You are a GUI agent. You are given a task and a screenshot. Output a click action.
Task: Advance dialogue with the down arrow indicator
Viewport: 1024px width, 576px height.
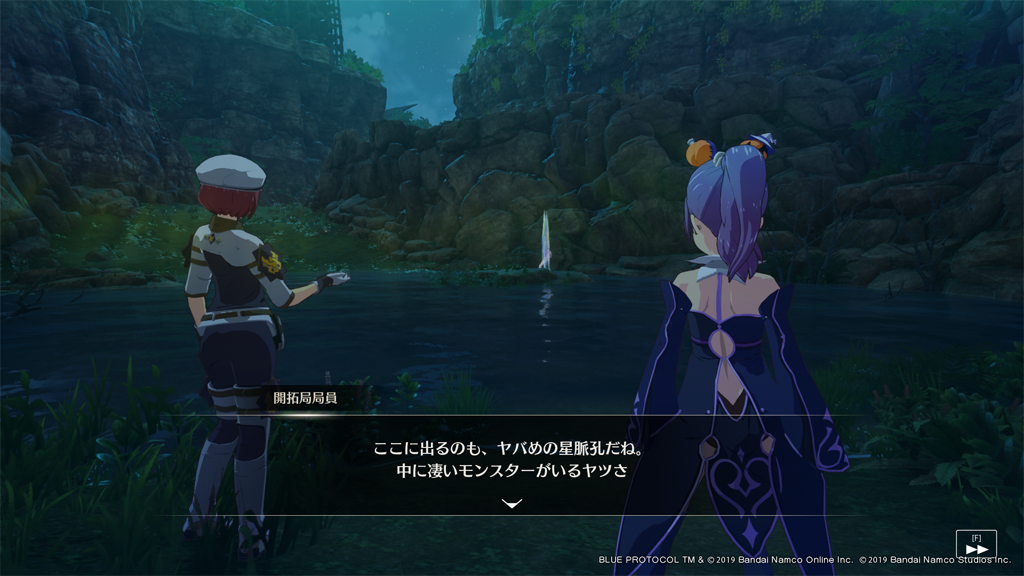pos(512,504)
